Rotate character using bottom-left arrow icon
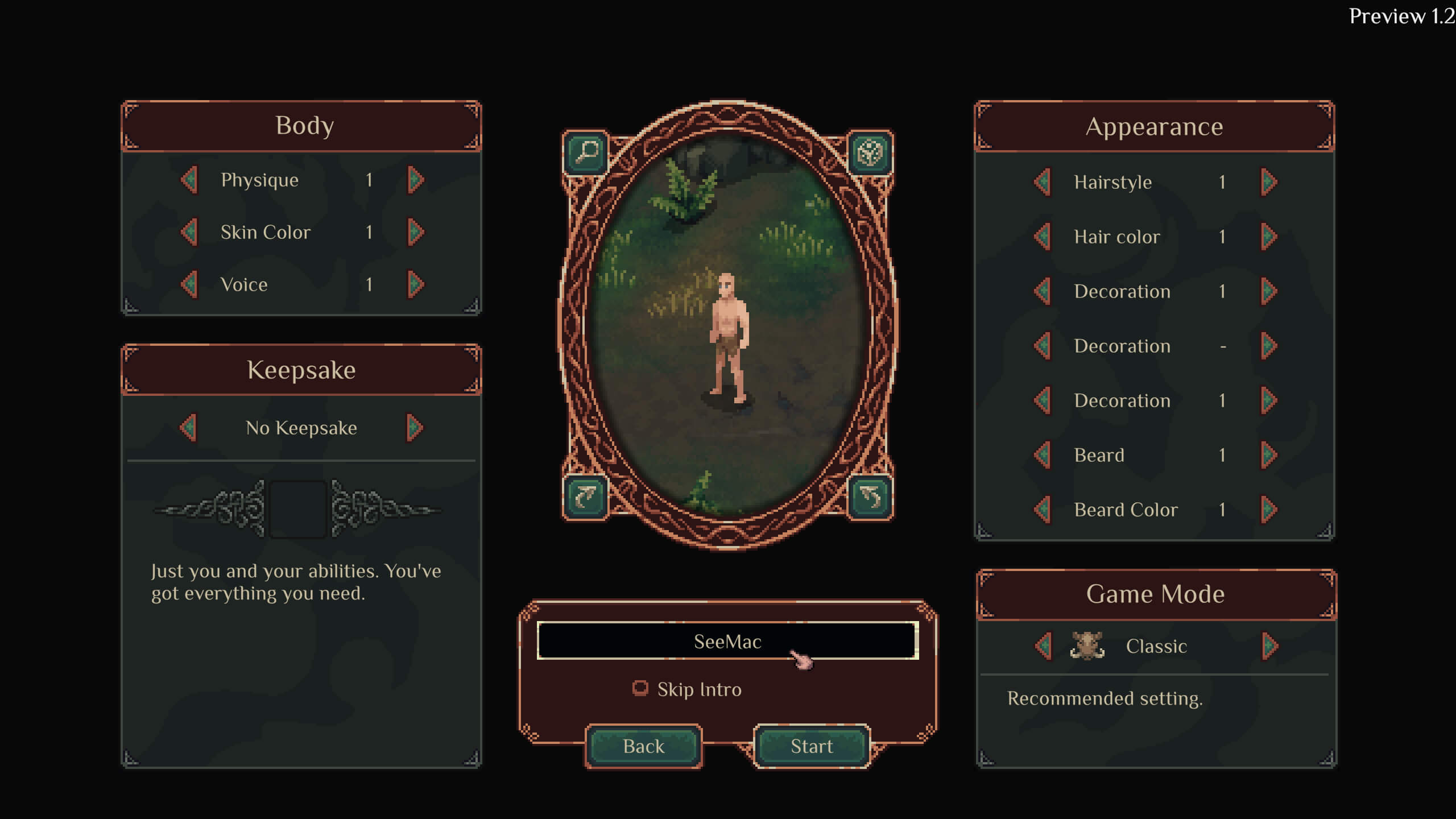The height and width of the screenshot is (819, 1456). click(586, 497)
